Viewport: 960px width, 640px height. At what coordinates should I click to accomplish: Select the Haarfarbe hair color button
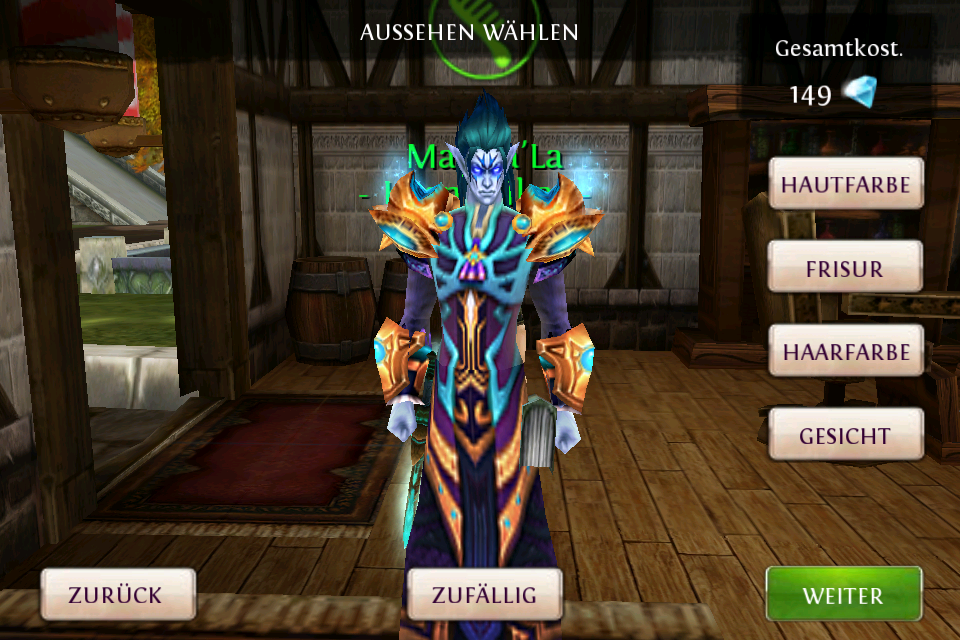pyautogui.click(x=845, y=352)
